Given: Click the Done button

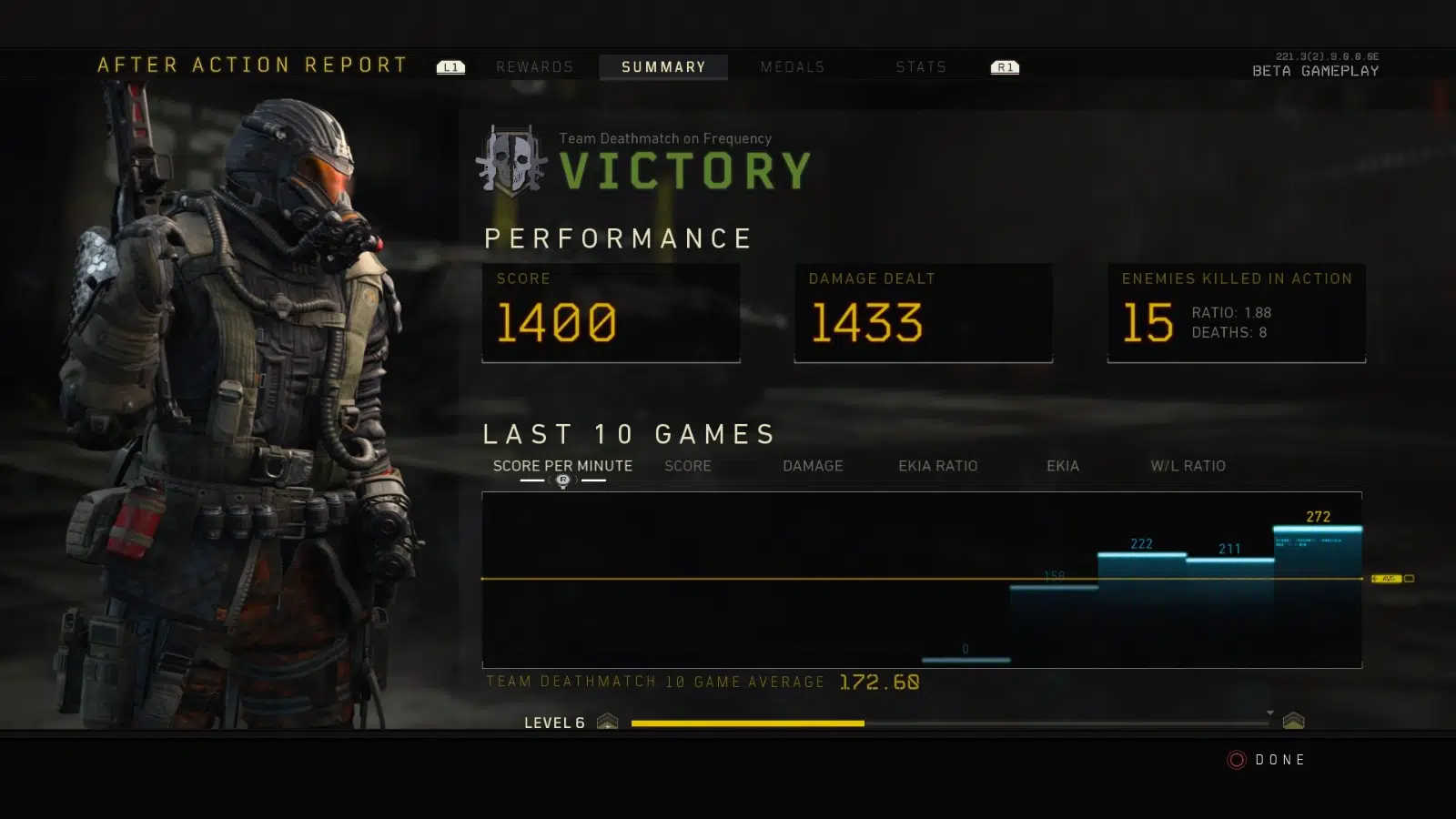Looking at the screenshot, I should tap(1268, 760).
